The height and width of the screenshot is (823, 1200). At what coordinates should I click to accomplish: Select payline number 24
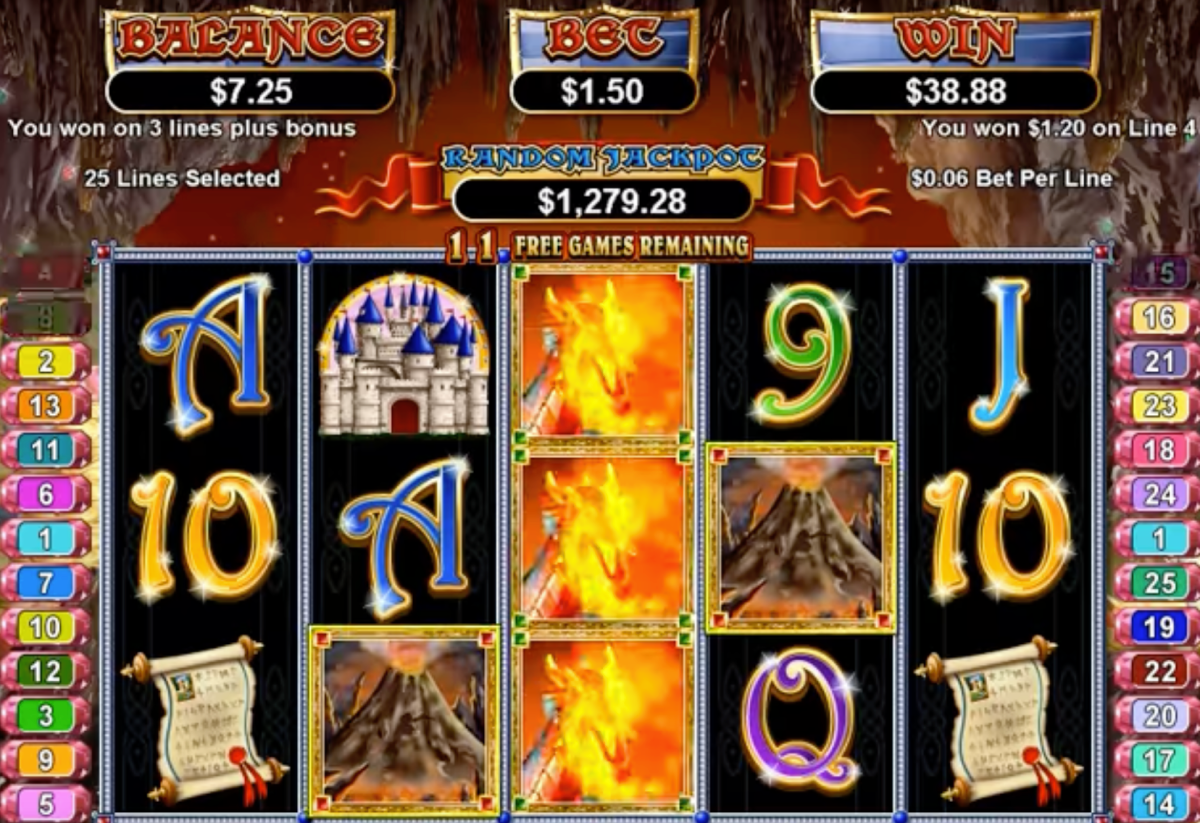pyautogui.click(x=1158, y=494)
